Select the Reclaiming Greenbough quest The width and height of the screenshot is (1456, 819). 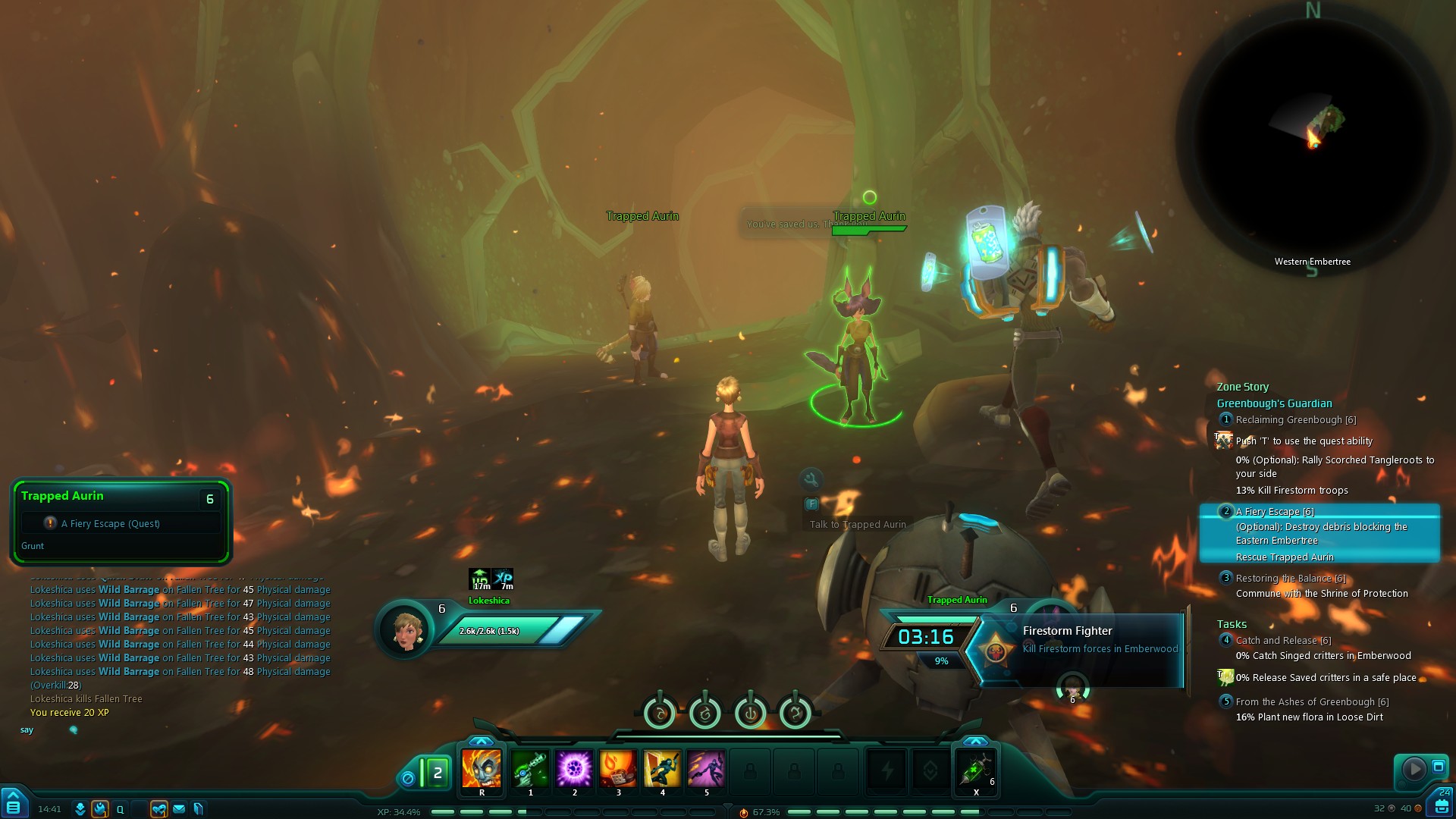pyautogui.click(x=1295, y=420)
